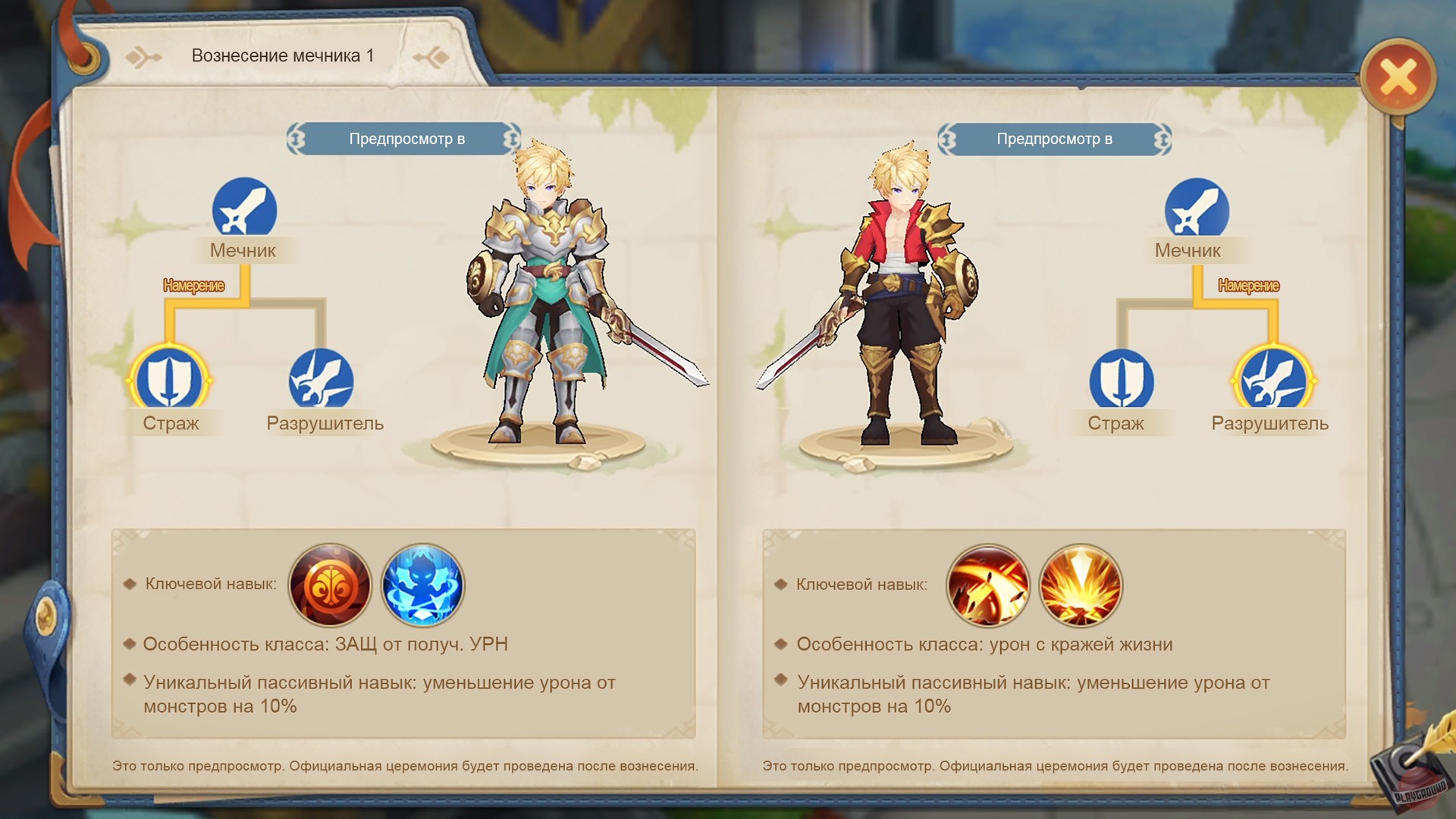
Task: Toggle the Намерение marker on left tree
Action: [x=193, y=287]
